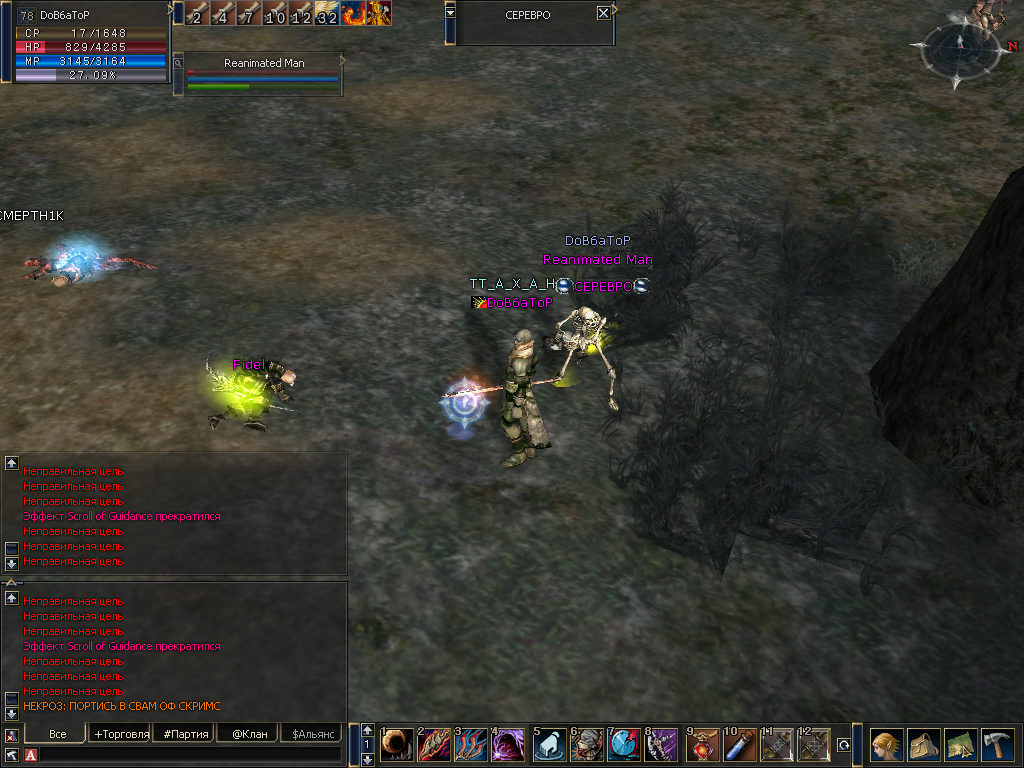Select the Reanimated Man summon status panel
This screenshot has width=1024, height=768.
(264, 74)
